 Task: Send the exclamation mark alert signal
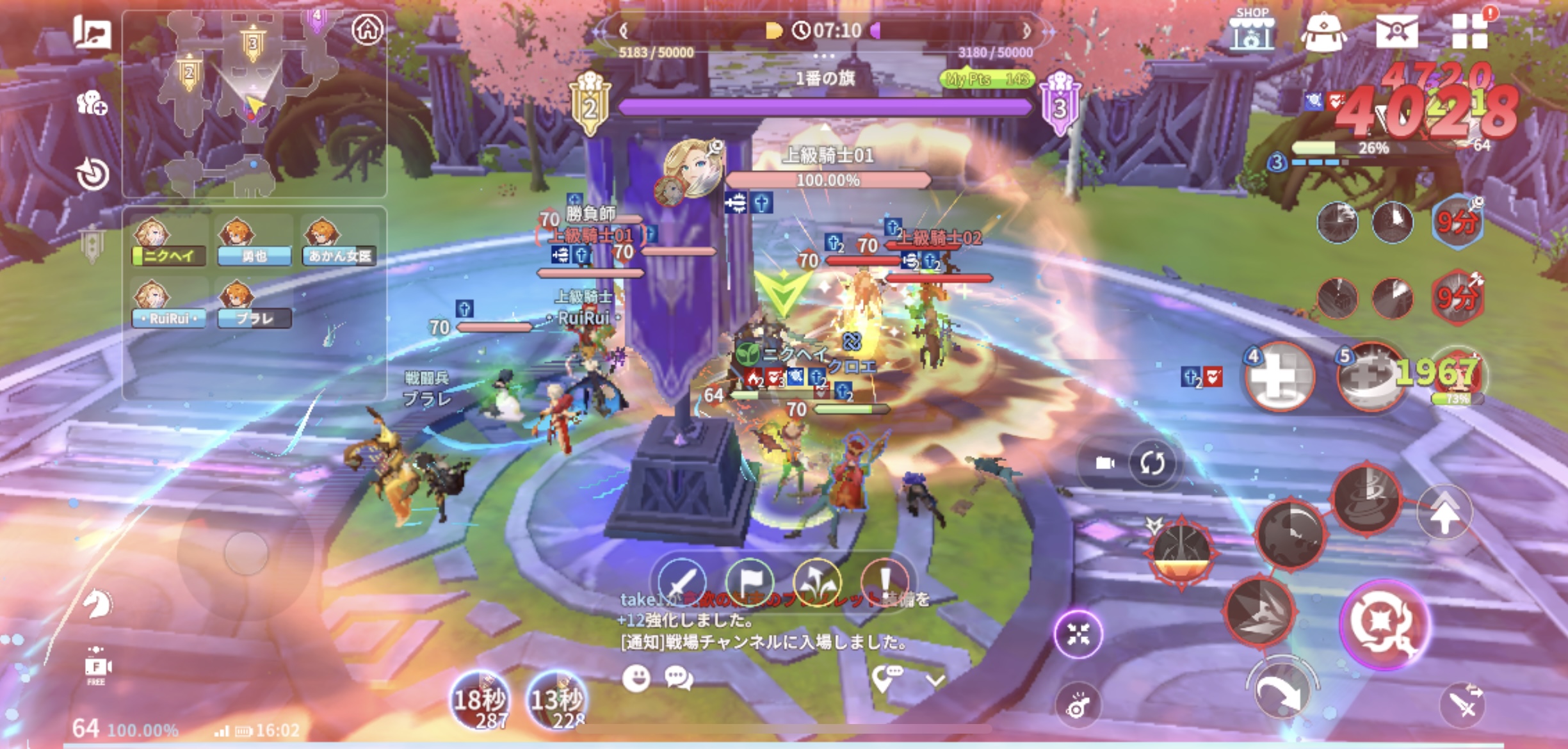click(885, 581)
